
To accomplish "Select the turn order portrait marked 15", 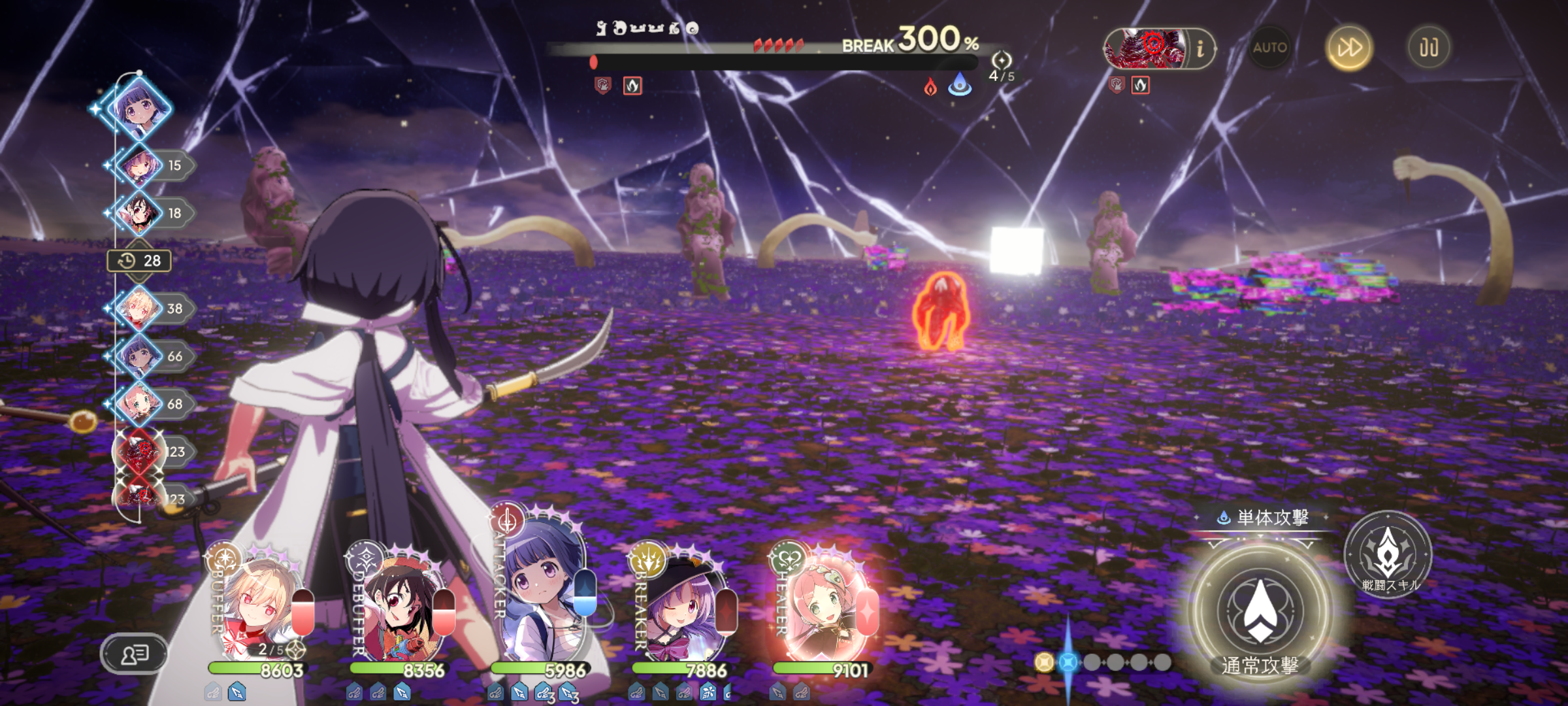I will (x=139, y=165).
